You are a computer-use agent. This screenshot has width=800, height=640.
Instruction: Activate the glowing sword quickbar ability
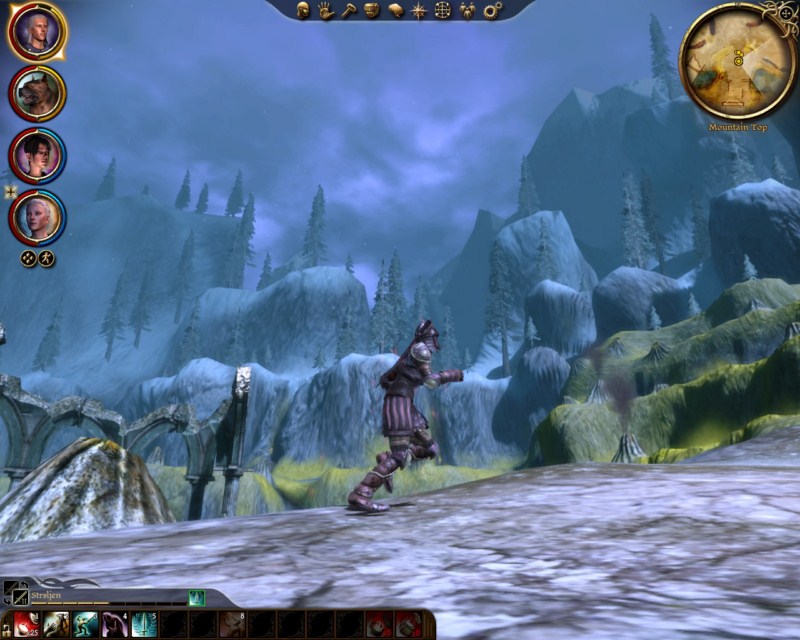143,624
